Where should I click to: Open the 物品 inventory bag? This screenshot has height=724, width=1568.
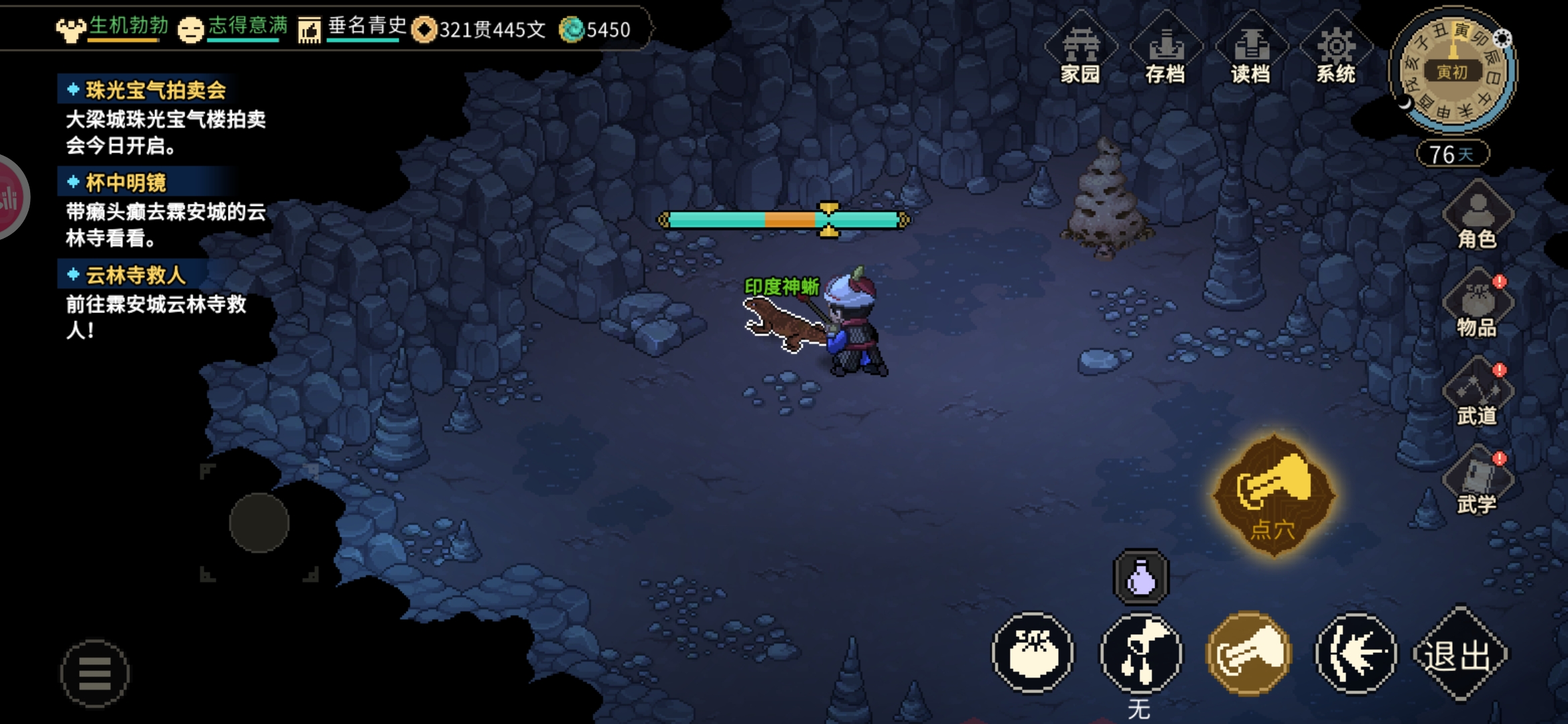click(1477, 306)
